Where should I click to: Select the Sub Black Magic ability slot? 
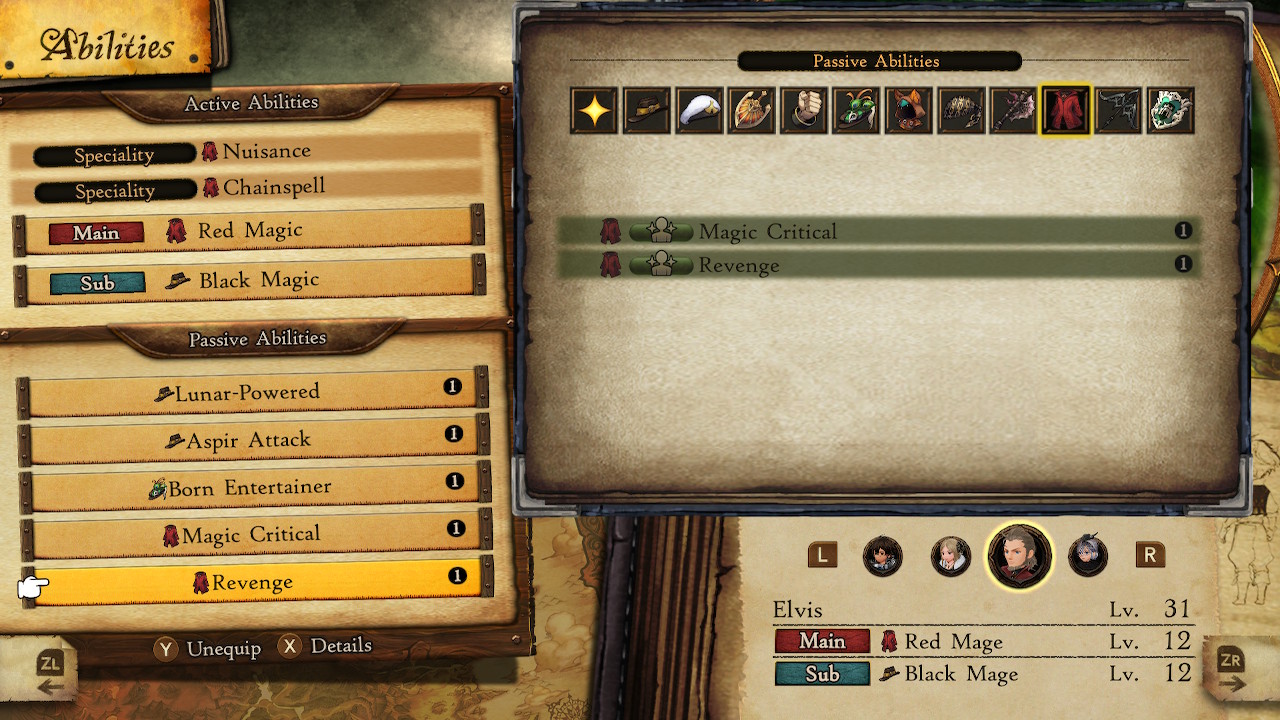point(248,282)
